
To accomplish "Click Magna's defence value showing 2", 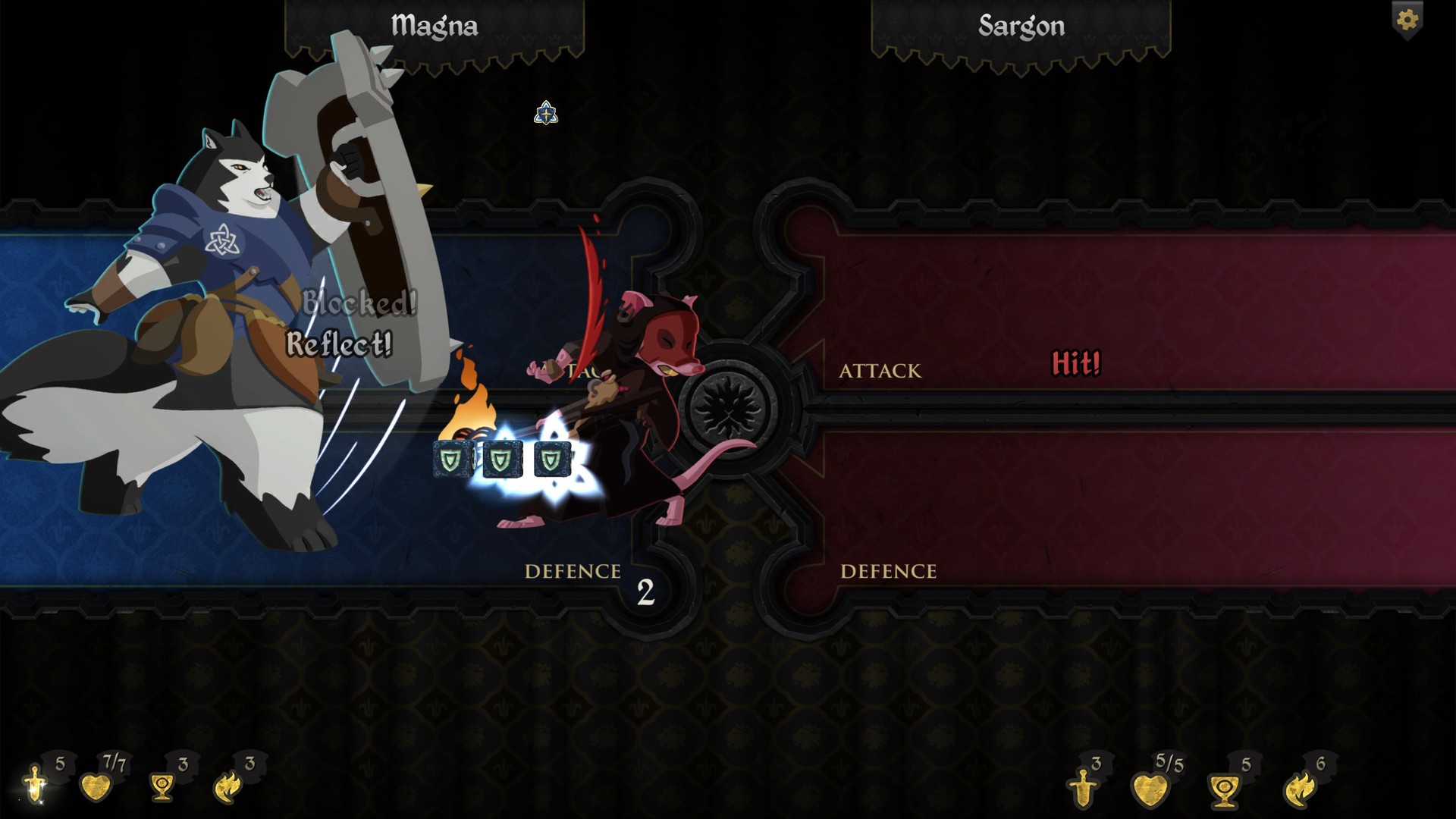I will point(645,592).
